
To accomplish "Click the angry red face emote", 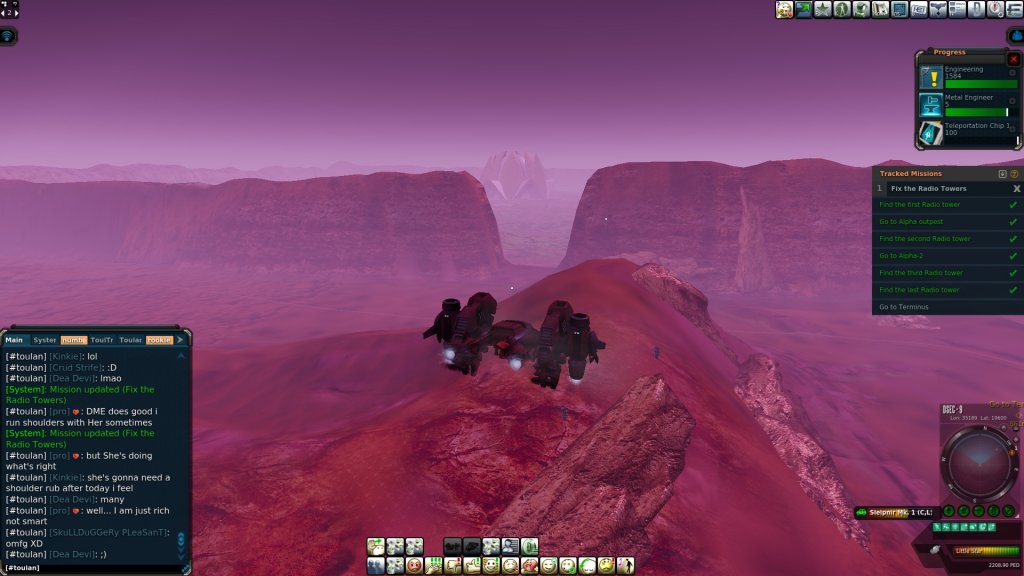I will [x=414, y=566].
